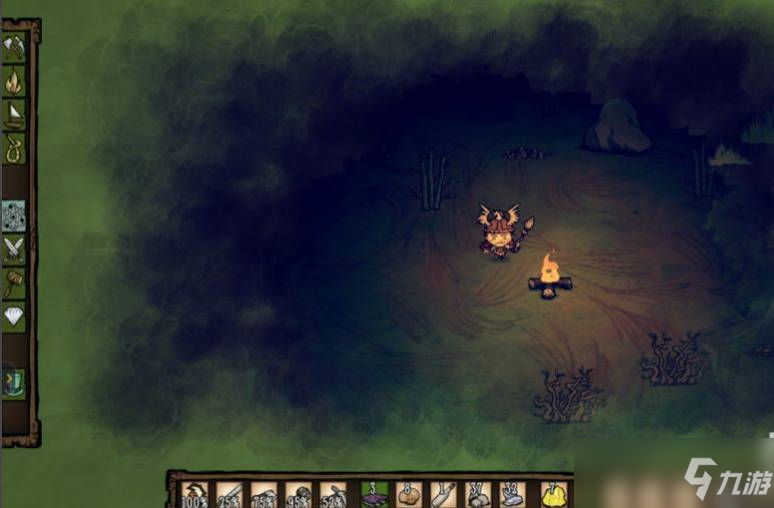Screen dimensions: 774x508
Task: Choose the inventory item at 75% durability
Action: coord(264,494)
